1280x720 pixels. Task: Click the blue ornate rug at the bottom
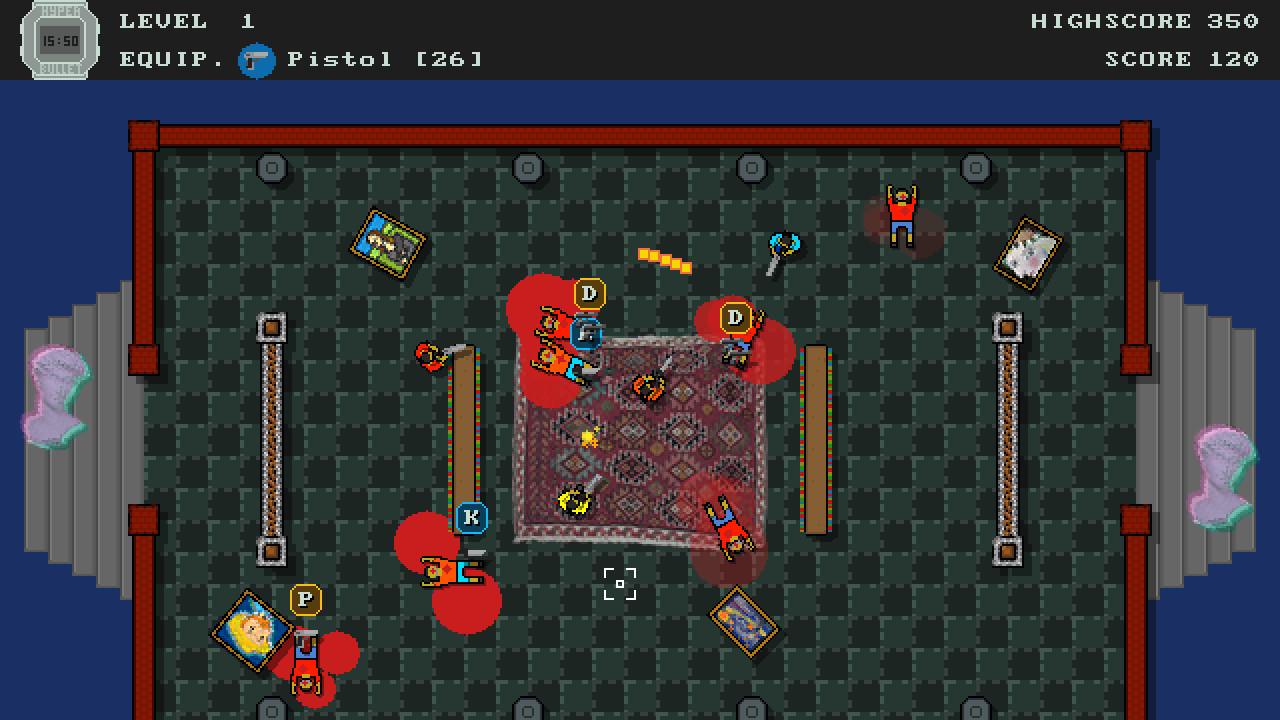click(x=745, y=623)
